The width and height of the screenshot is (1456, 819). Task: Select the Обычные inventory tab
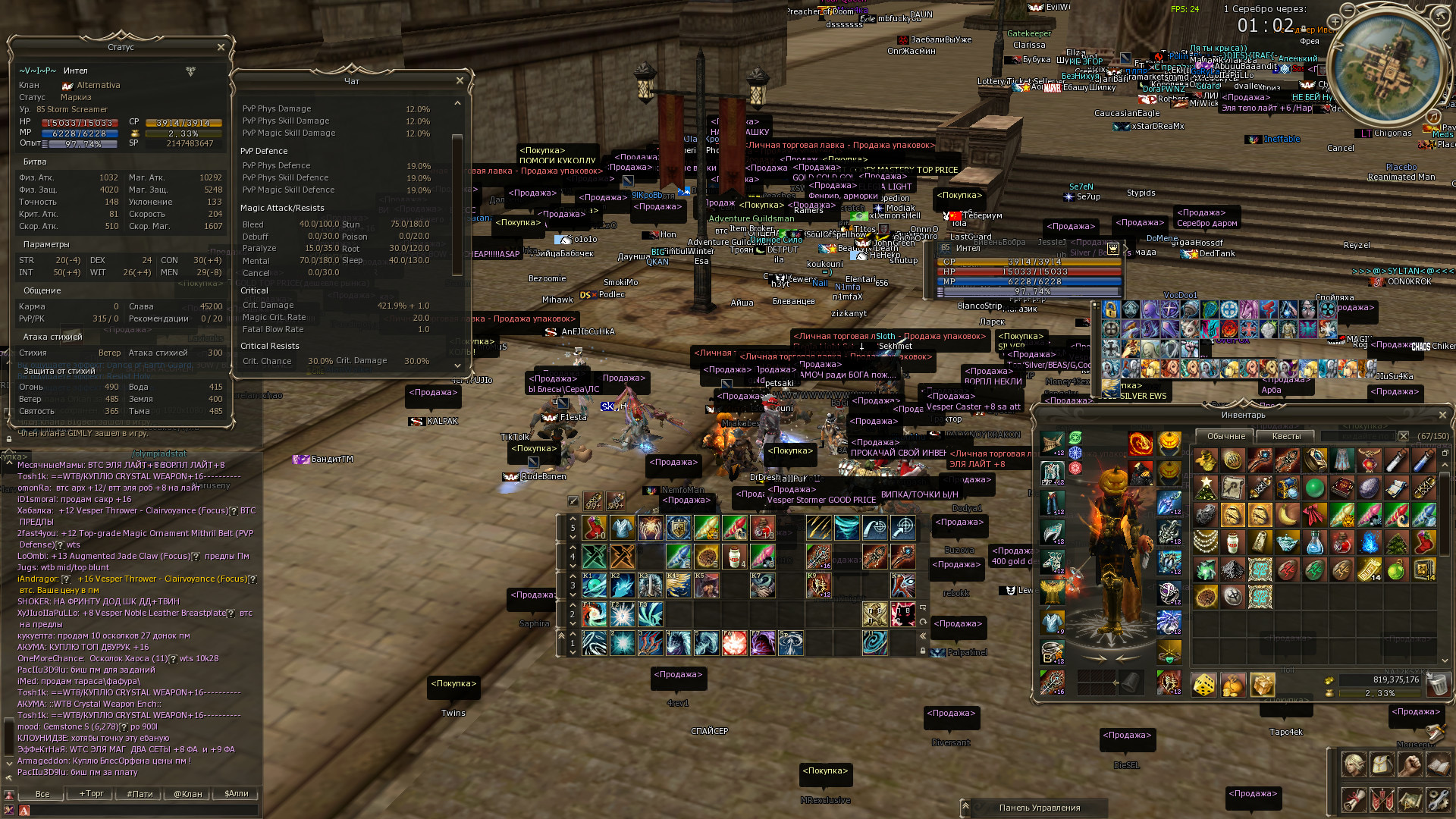(1225, 436)
